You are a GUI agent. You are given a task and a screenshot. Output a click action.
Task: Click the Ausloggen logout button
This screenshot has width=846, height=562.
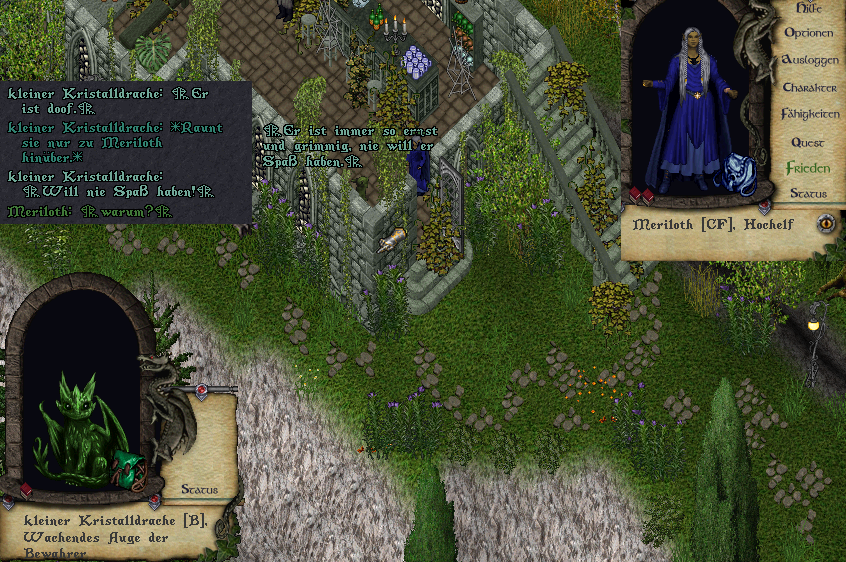click(809, 60)
